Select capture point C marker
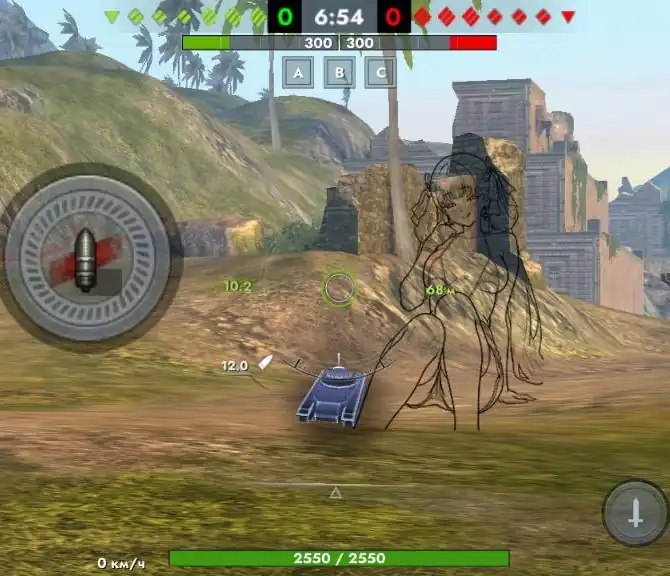 click(x=379, y=72)
